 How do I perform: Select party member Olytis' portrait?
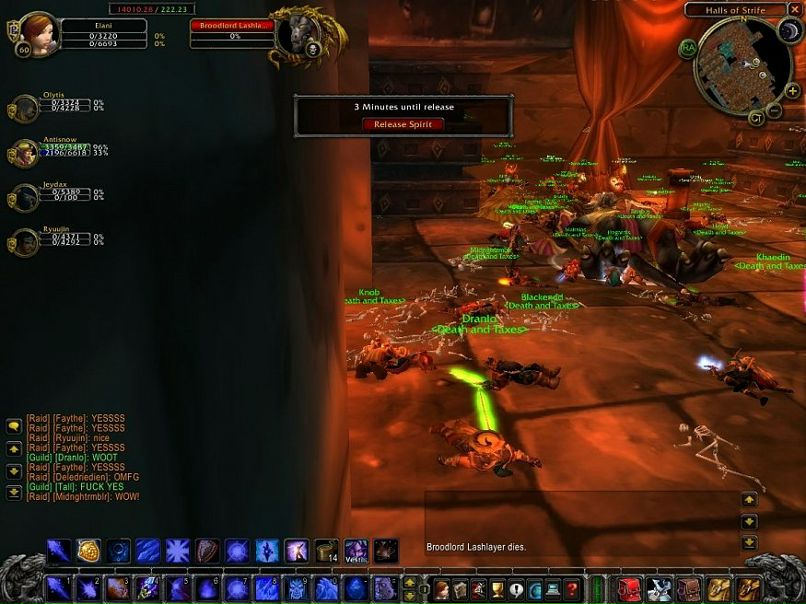(x=24, y=108)
